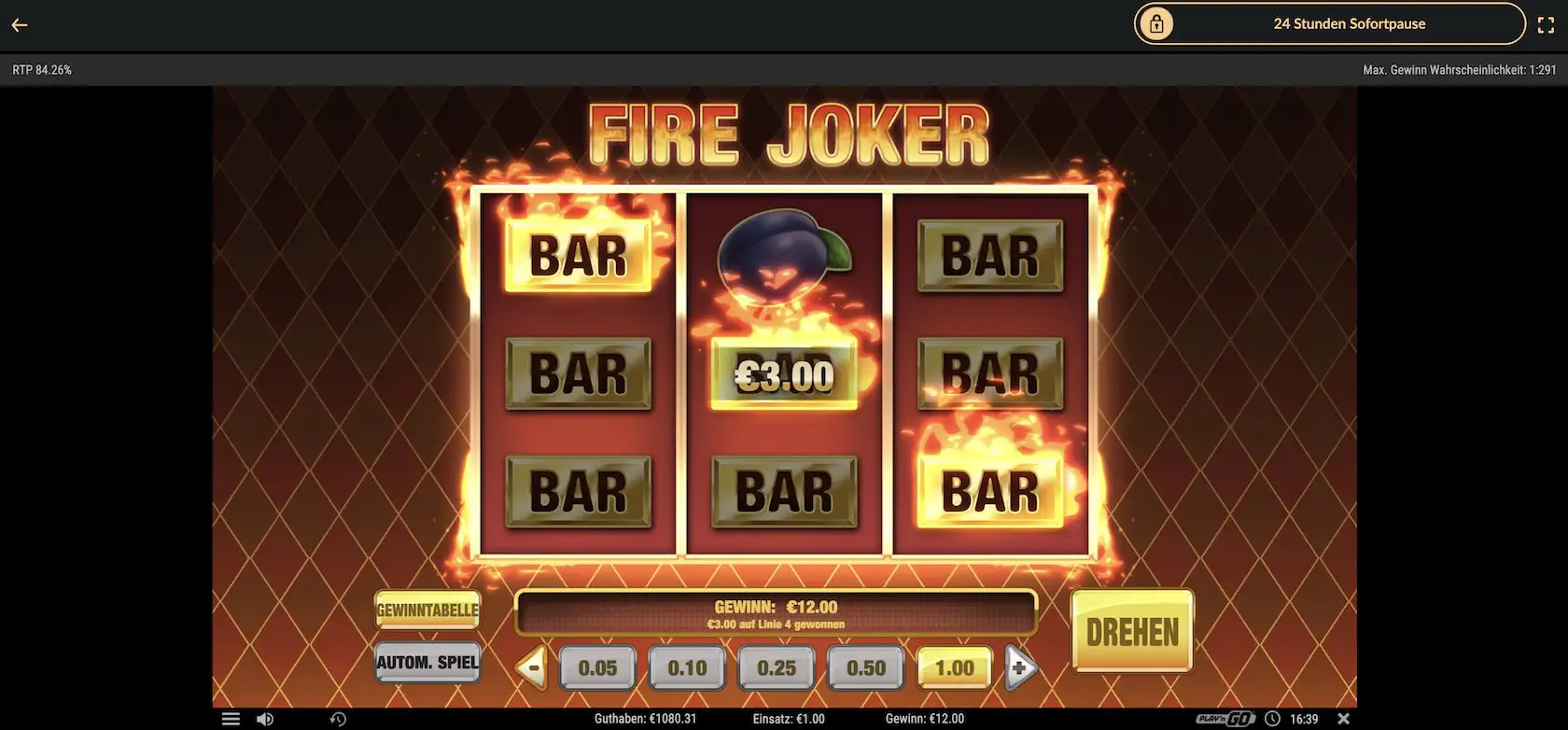Open the GEWINNTABELLE paytable
The height and width of the screenshot is (730, 1568).
pyautogui.click(x=427, y=611)
